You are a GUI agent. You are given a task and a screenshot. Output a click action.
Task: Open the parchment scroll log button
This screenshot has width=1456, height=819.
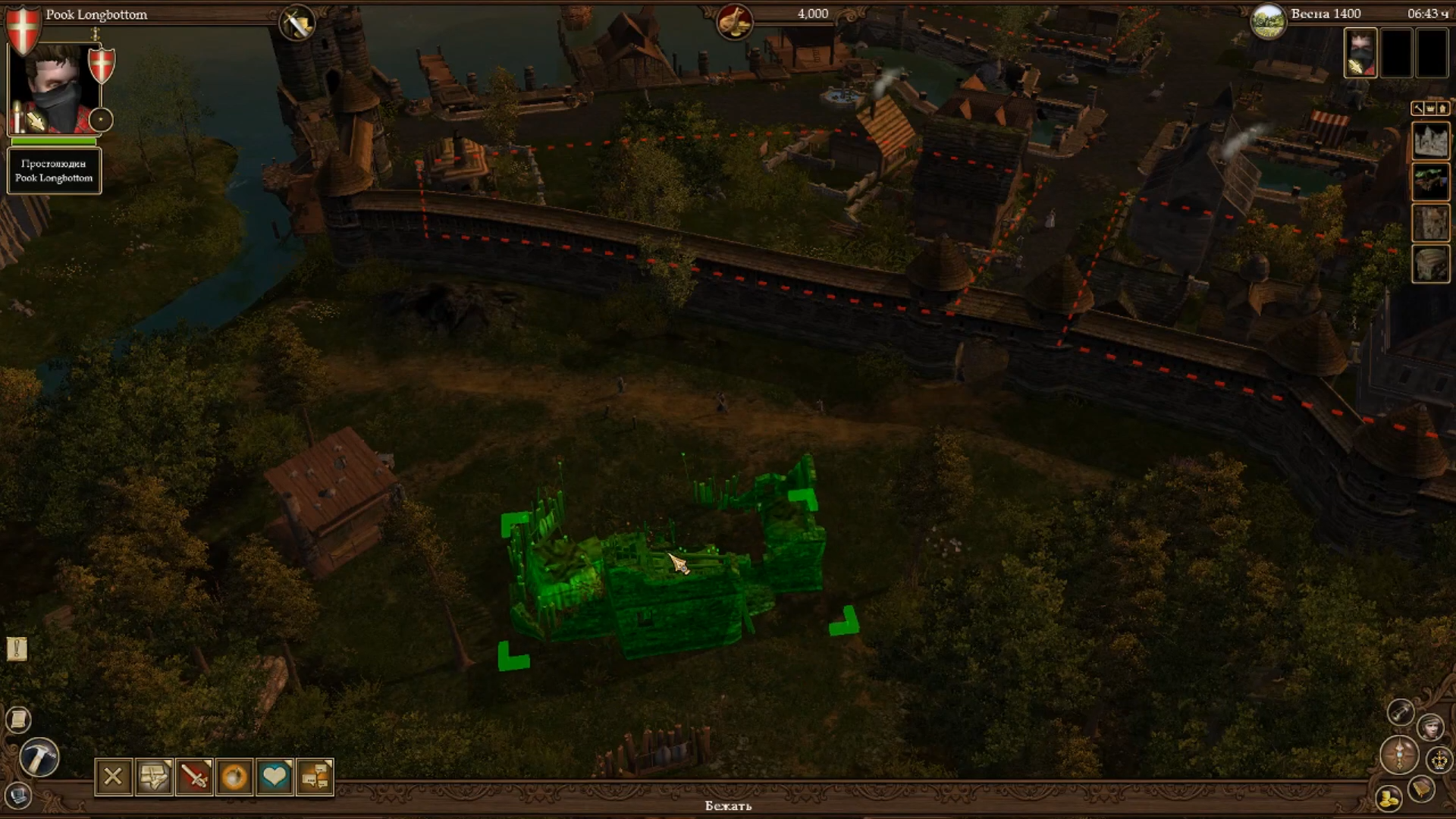pos(18,719)
